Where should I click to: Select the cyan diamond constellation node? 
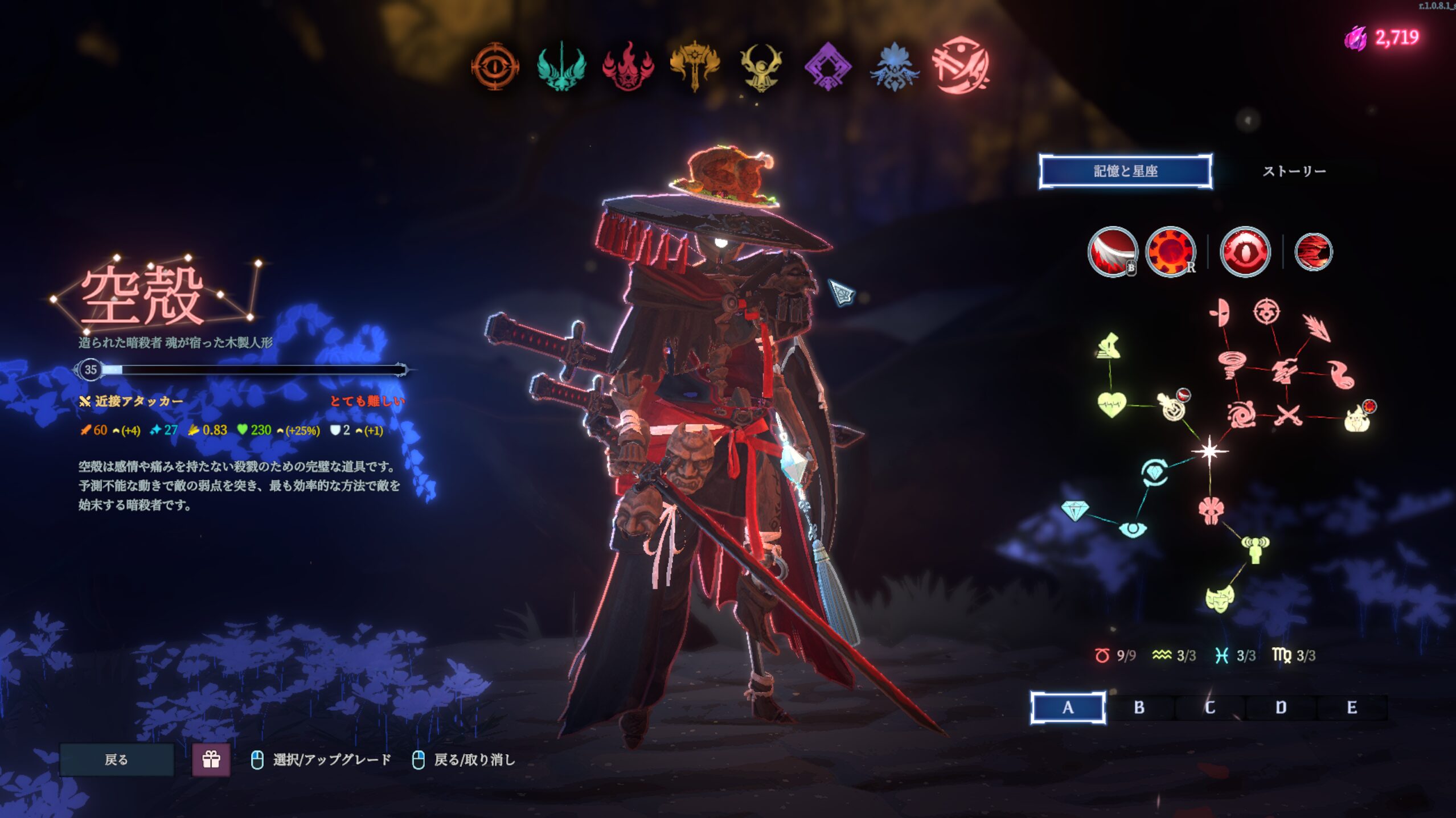[1074, 510]
